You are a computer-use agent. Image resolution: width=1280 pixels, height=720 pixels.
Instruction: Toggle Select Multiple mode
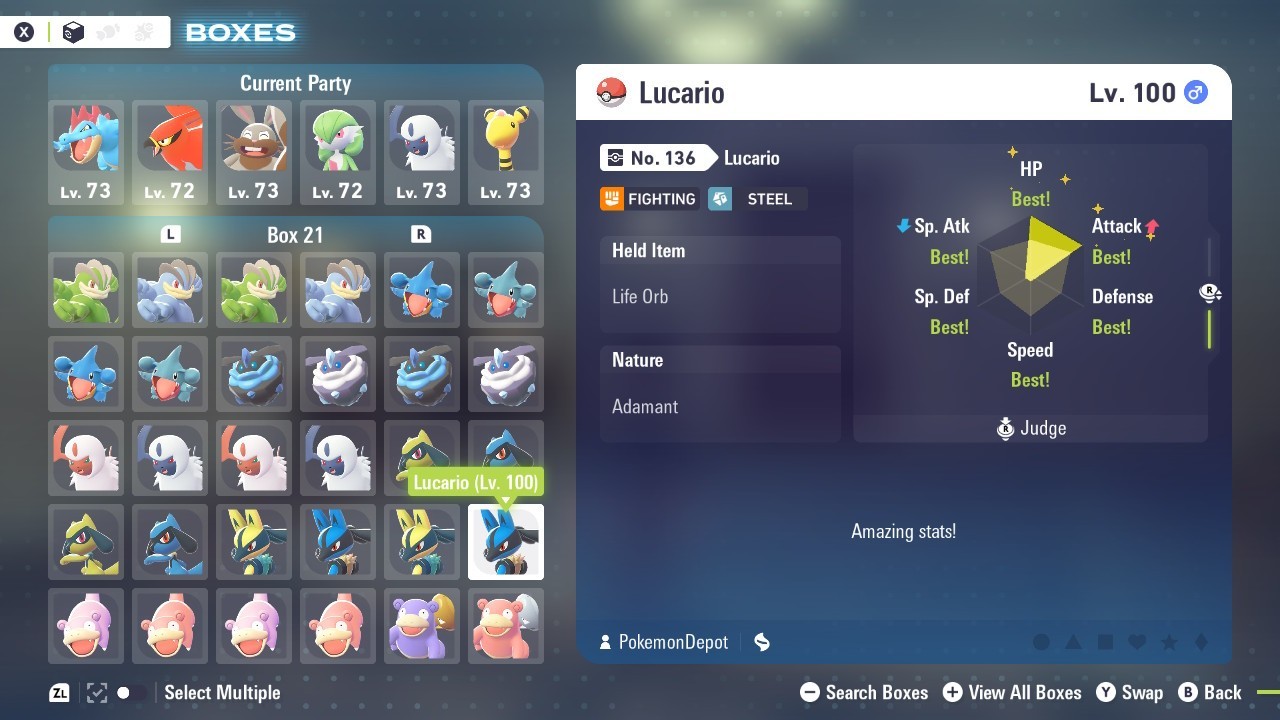click(x=165, y=692)
